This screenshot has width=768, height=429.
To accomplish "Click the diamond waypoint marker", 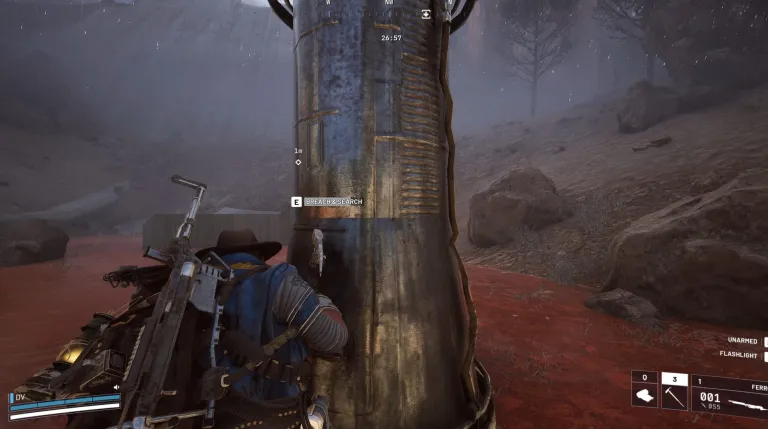I will pos(298,161).
